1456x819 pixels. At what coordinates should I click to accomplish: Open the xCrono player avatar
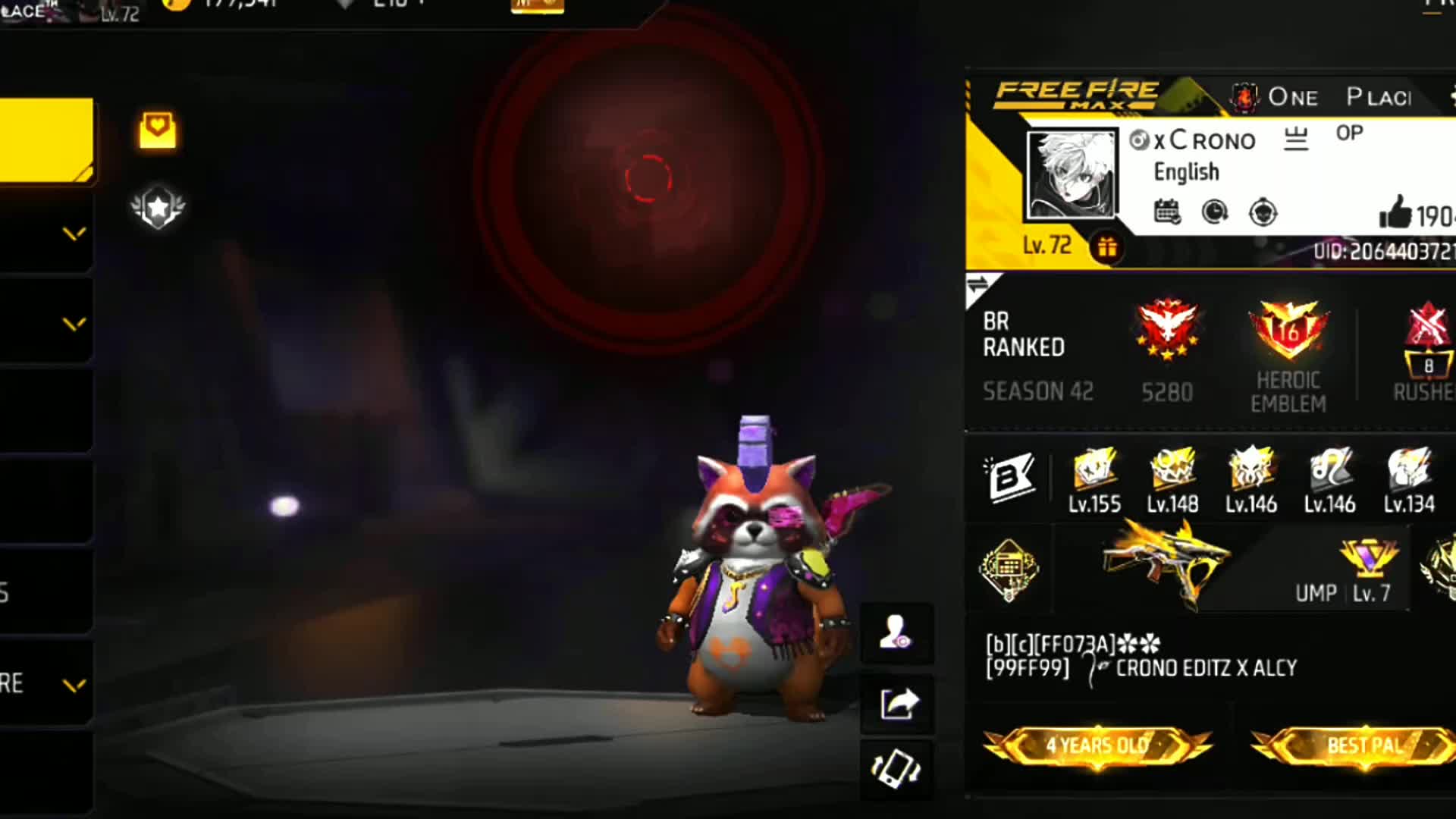point(1071,174)
